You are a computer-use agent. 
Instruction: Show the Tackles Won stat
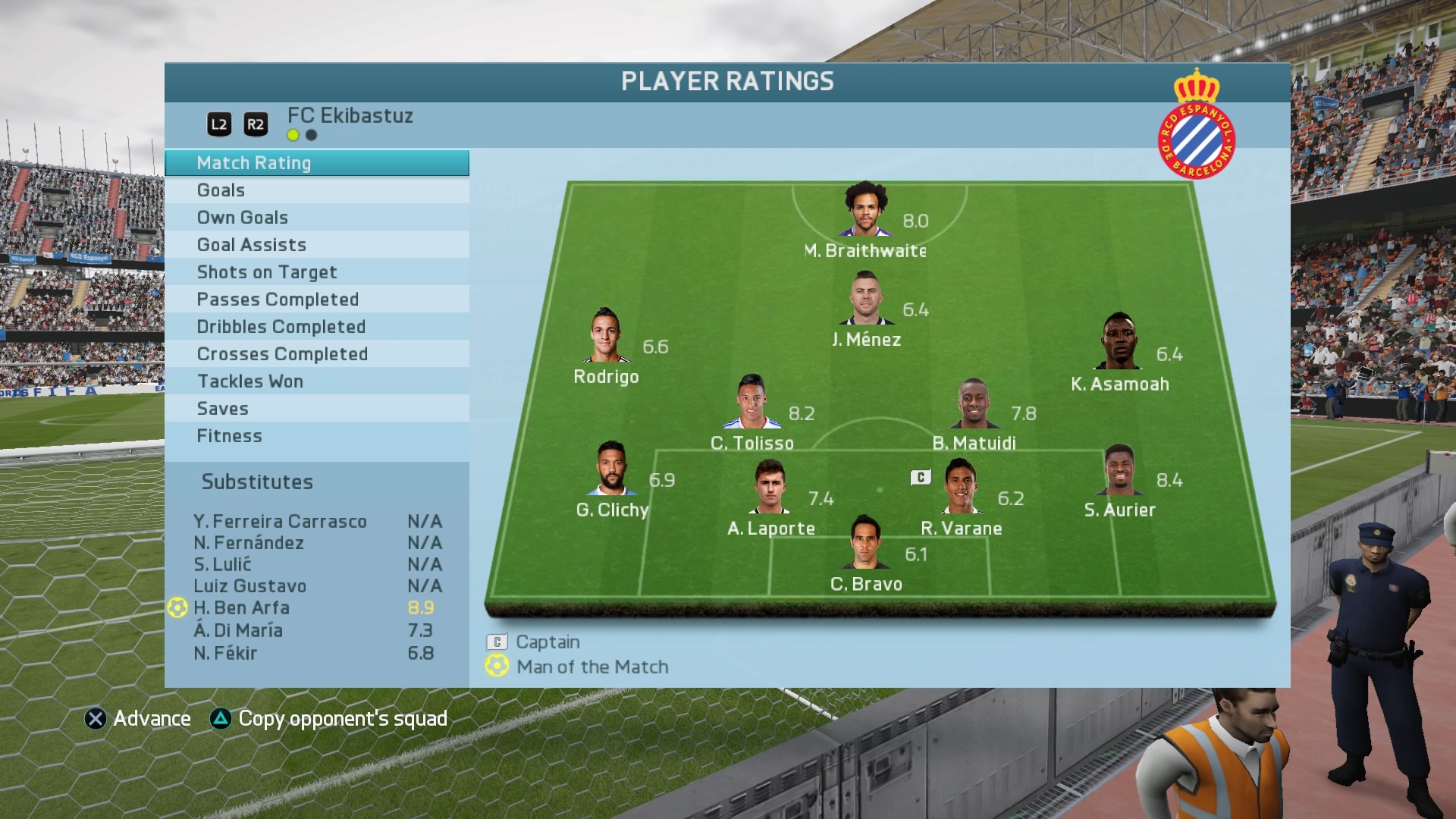click(x=316, y=381)
